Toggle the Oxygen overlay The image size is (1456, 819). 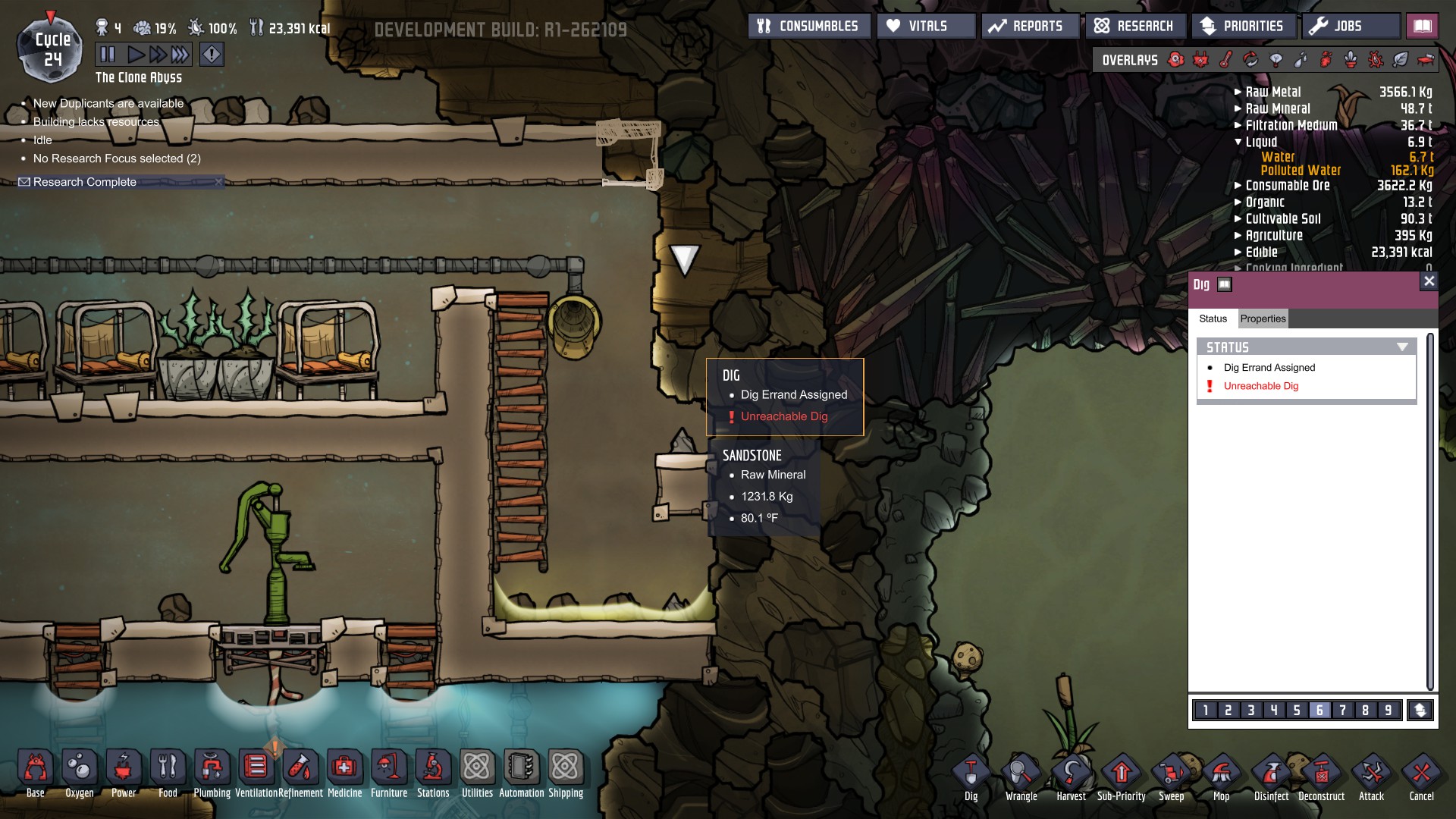pos(1174,59)
